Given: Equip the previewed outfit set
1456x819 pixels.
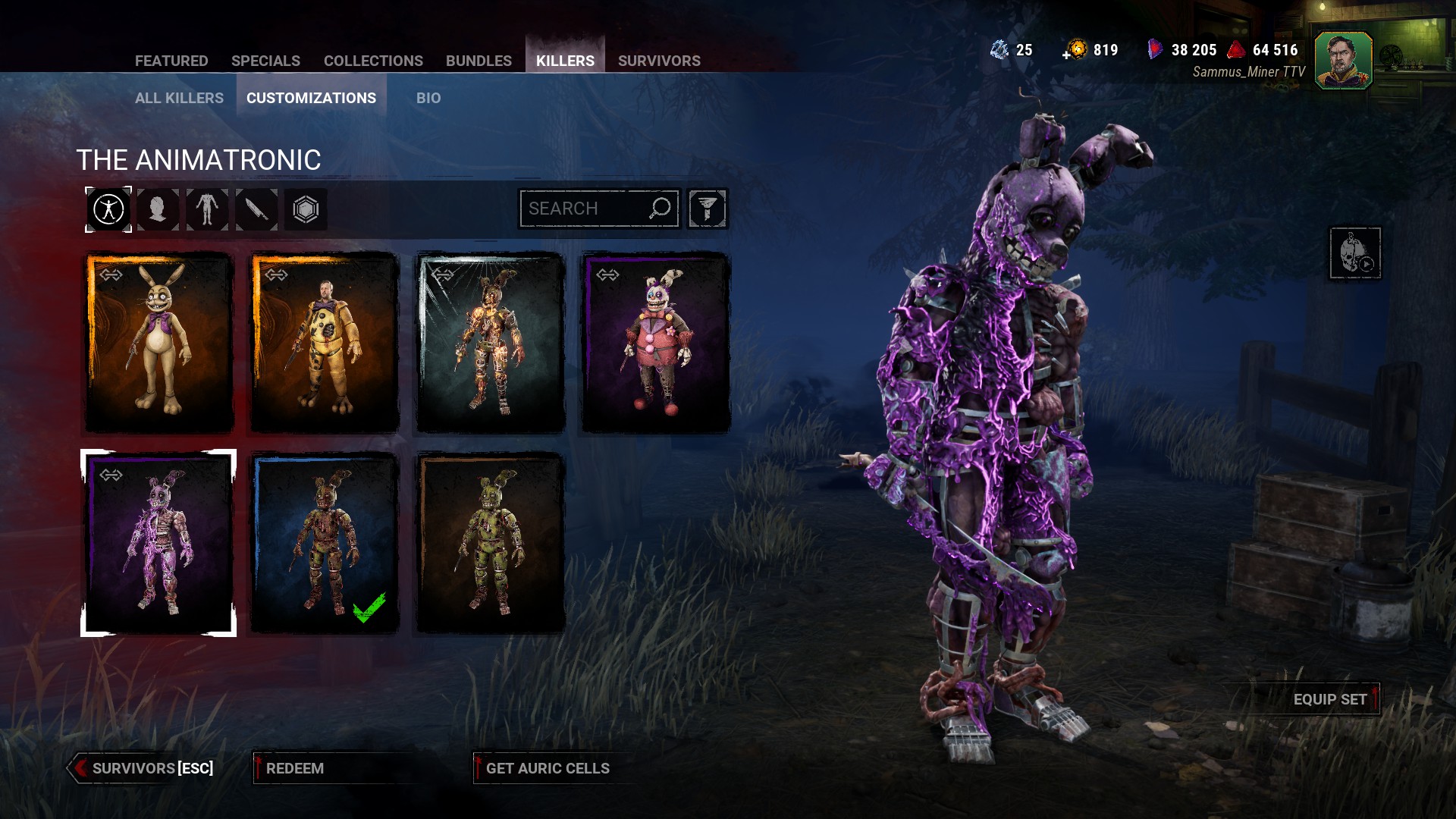Looking at the screenshot, I should (x=1329, y=699).
